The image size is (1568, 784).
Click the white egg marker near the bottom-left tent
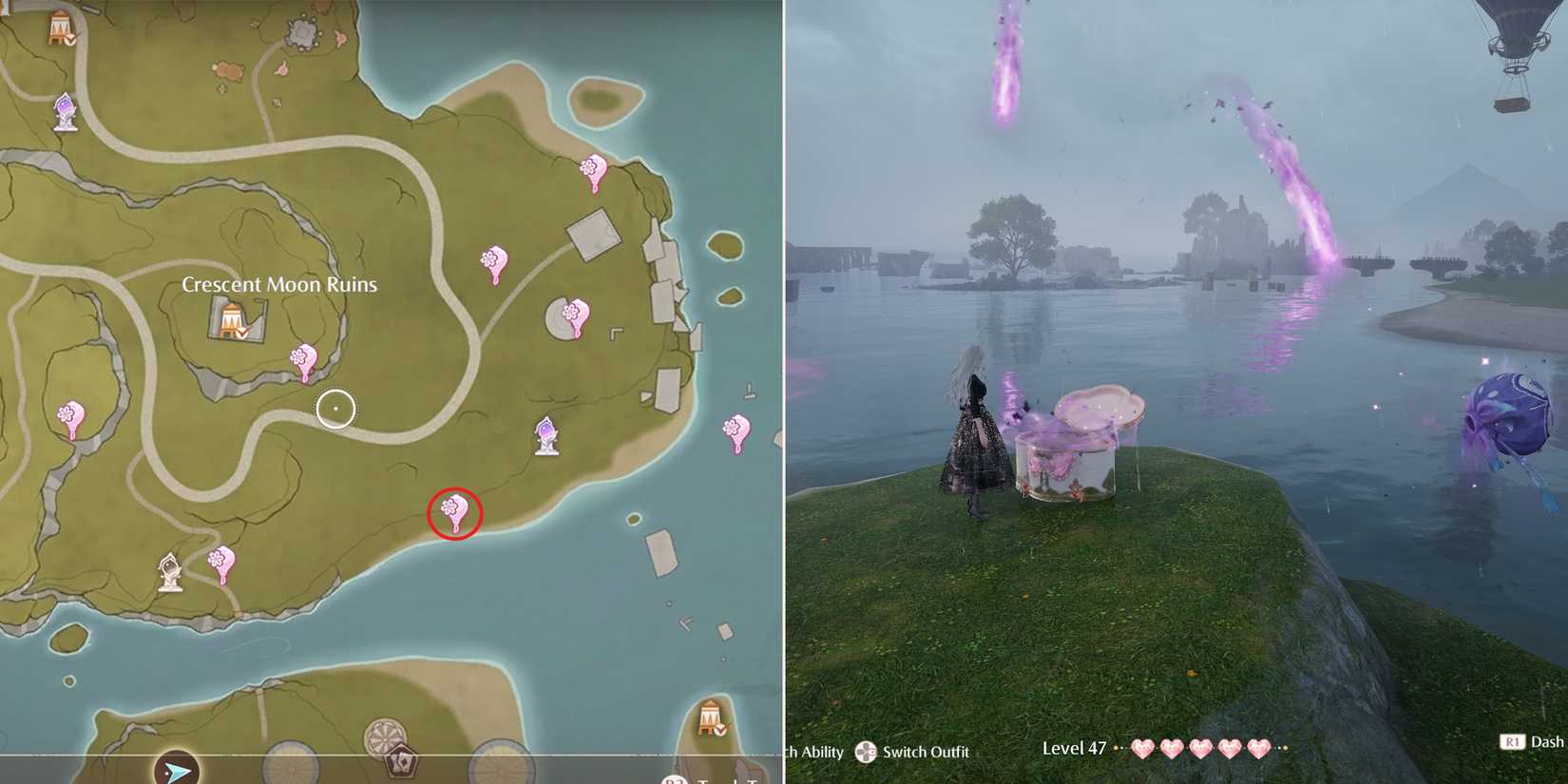coord(171,570)
